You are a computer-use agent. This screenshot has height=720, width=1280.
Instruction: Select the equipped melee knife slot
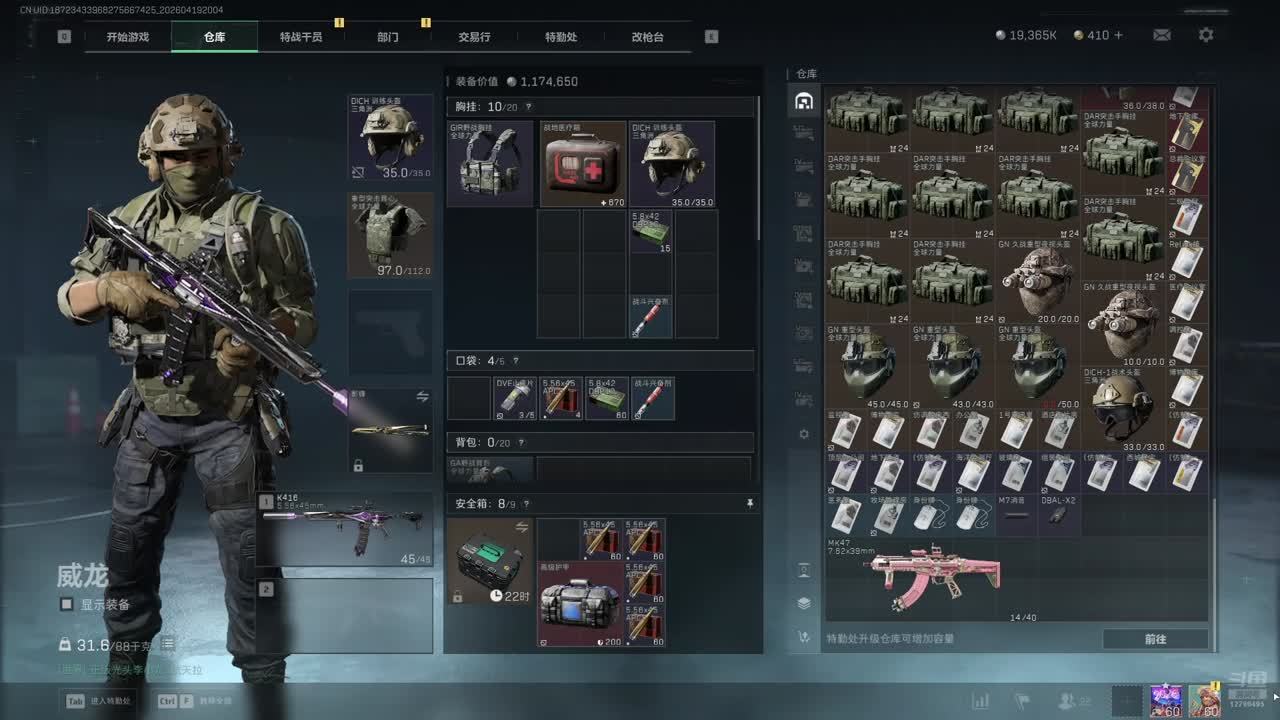click(x=390, y=431)
